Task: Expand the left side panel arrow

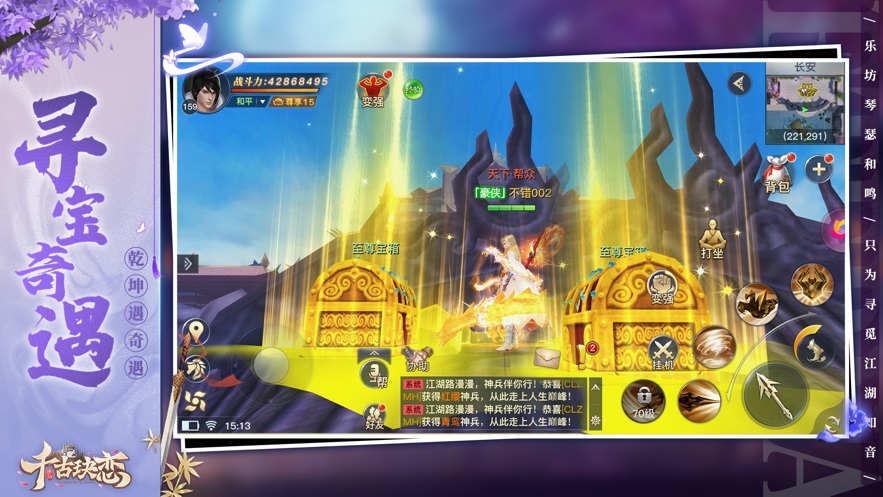Action: tap(188, 264)
